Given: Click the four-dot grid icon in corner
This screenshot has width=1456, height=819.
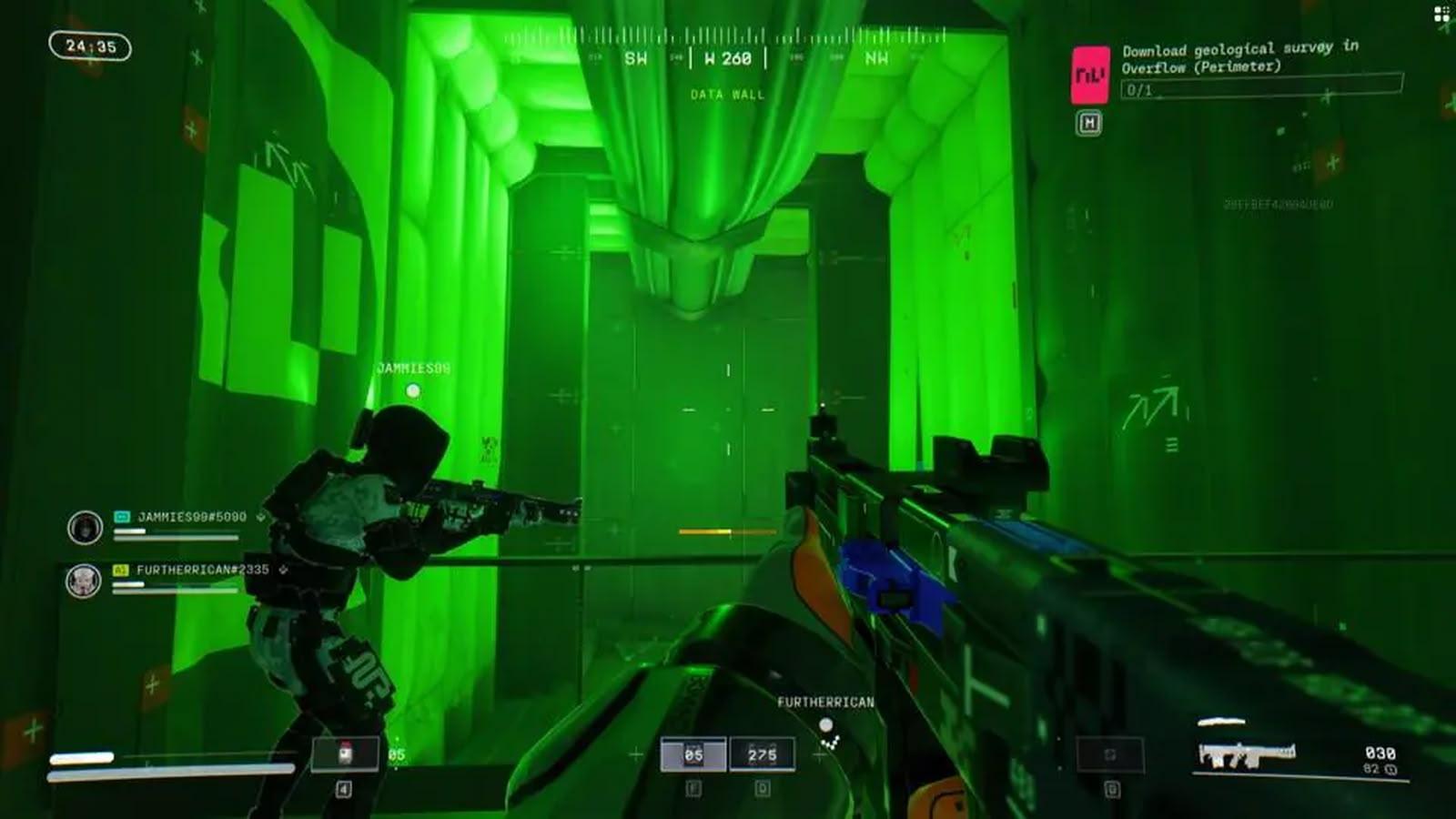Looking at the screenshot, I should tap(1441, 14).
